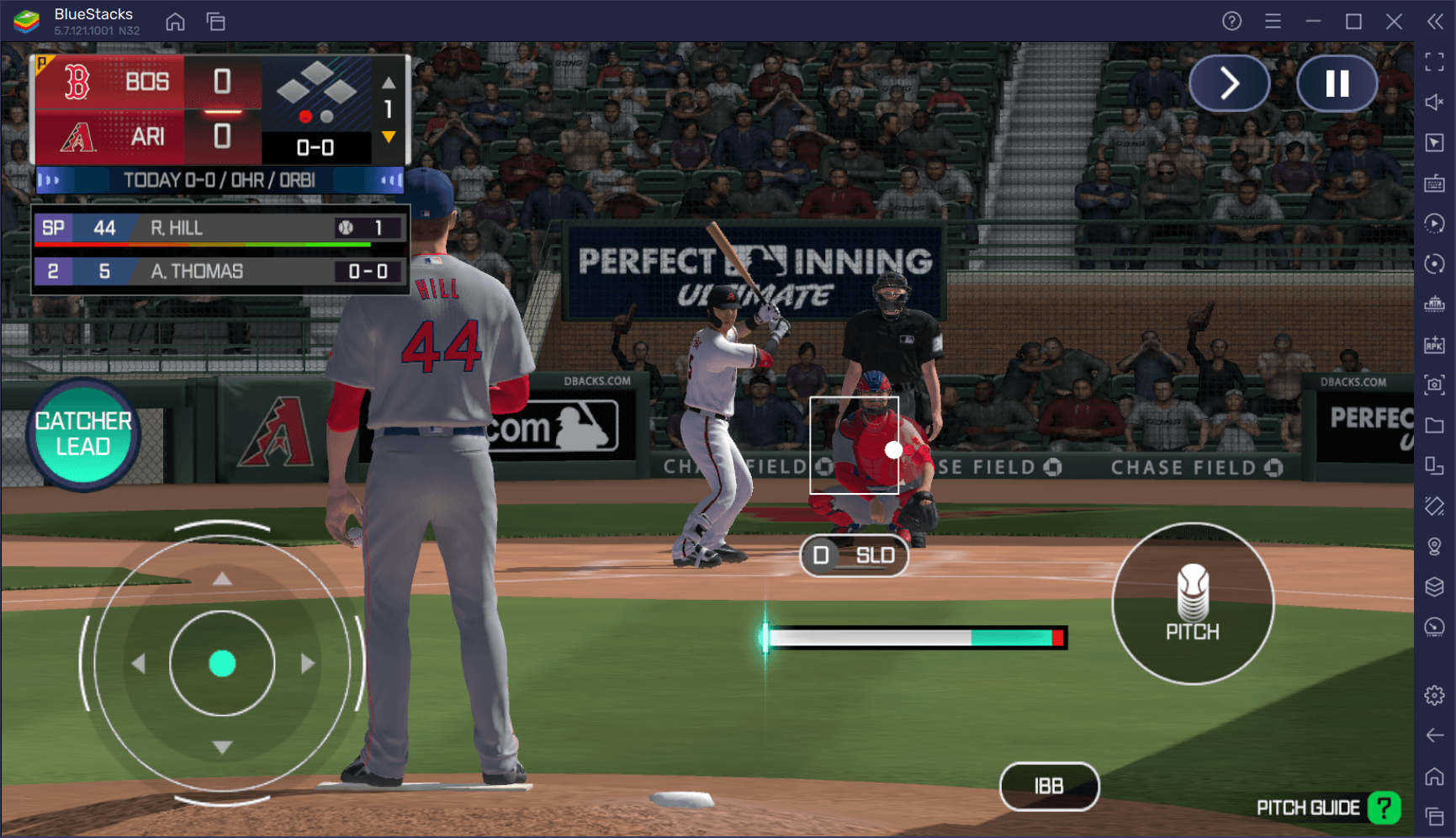Open the Pitch Guide help
This screenshot has height=838, width=1456.
1384,808
